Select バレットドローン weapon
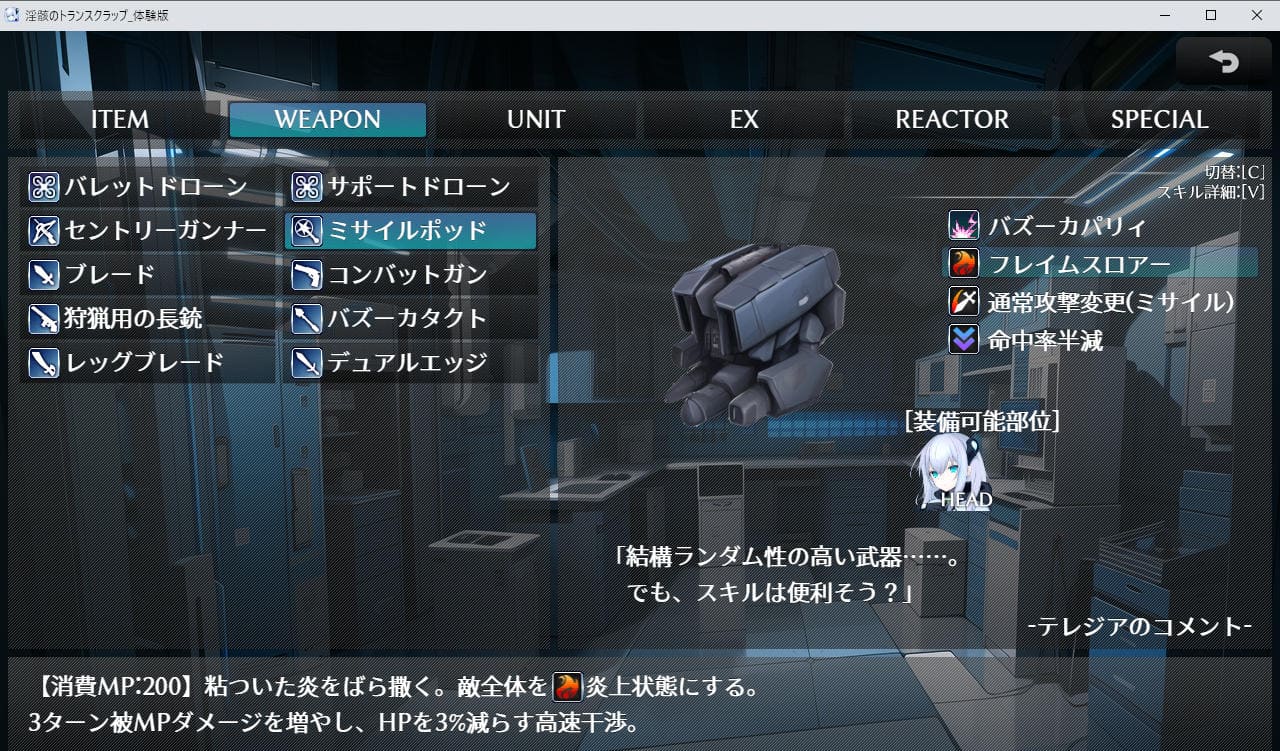1280x751 pixels. coord(148,187)
